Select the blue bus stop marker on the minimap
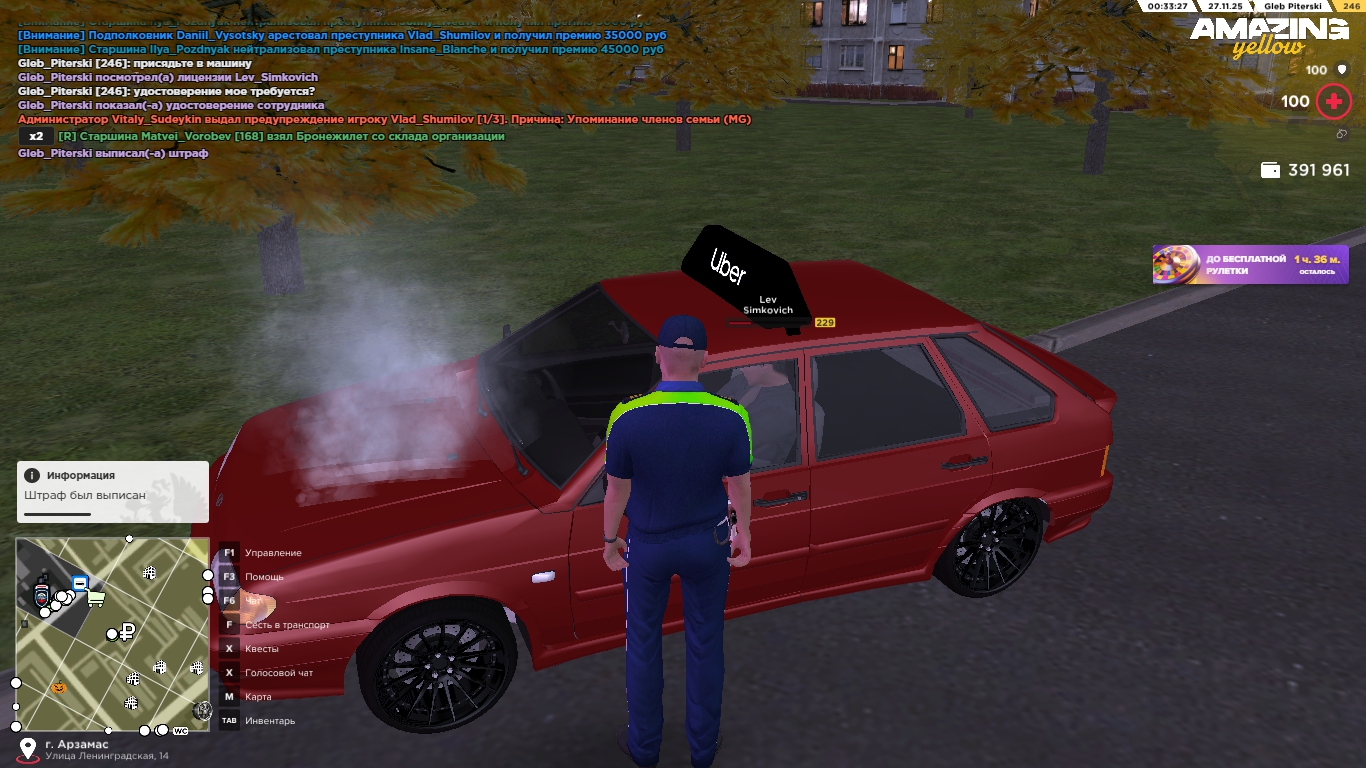Viewport: 1366px width, 768px height. 80,583
